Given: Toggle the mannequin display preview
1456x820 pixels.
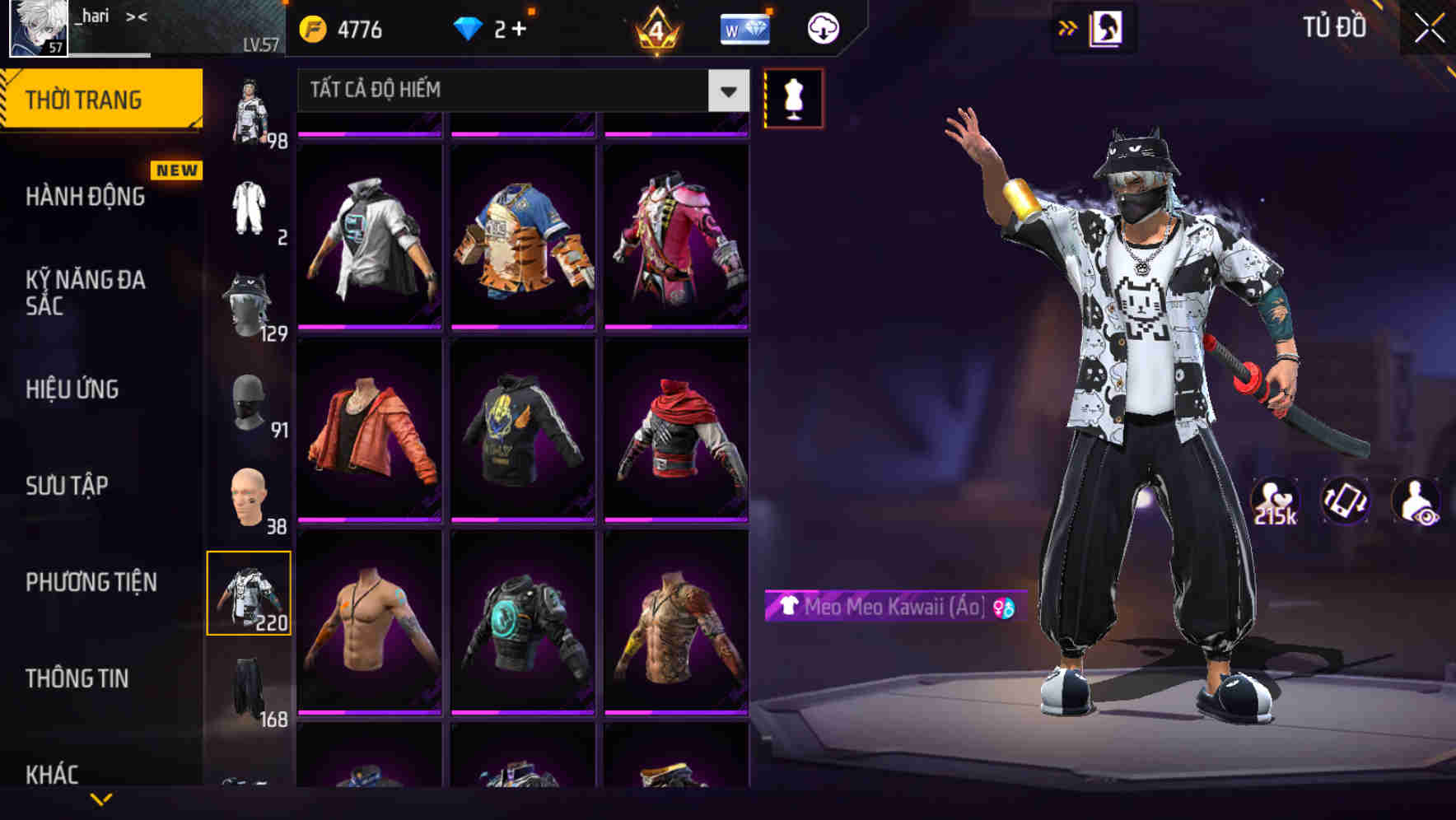Looking at the screenshot, I should pos(792,98).
